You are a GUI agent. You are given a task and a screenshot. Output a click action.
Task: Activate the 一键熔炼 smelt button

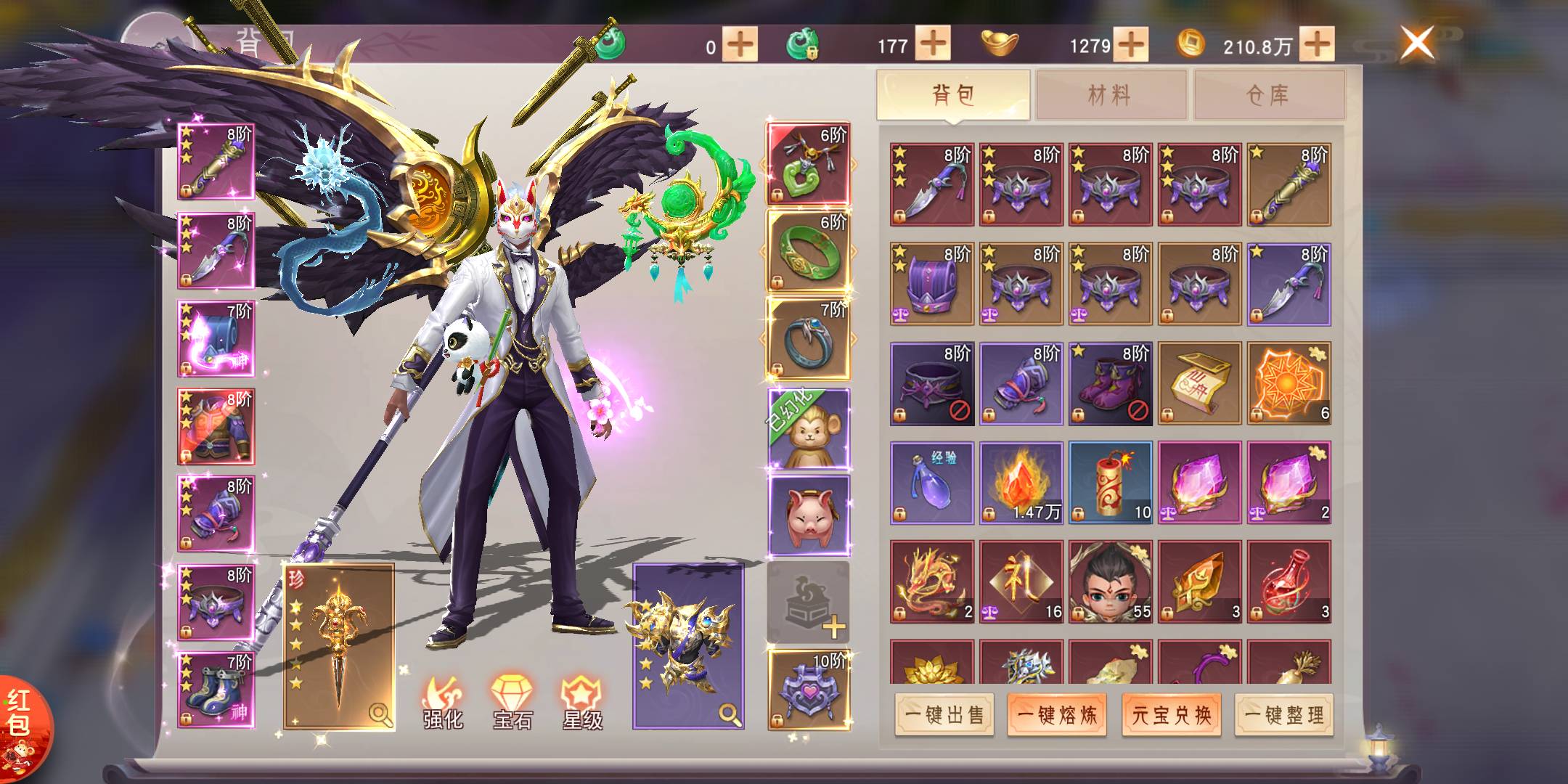click(x=1057, y=715)
